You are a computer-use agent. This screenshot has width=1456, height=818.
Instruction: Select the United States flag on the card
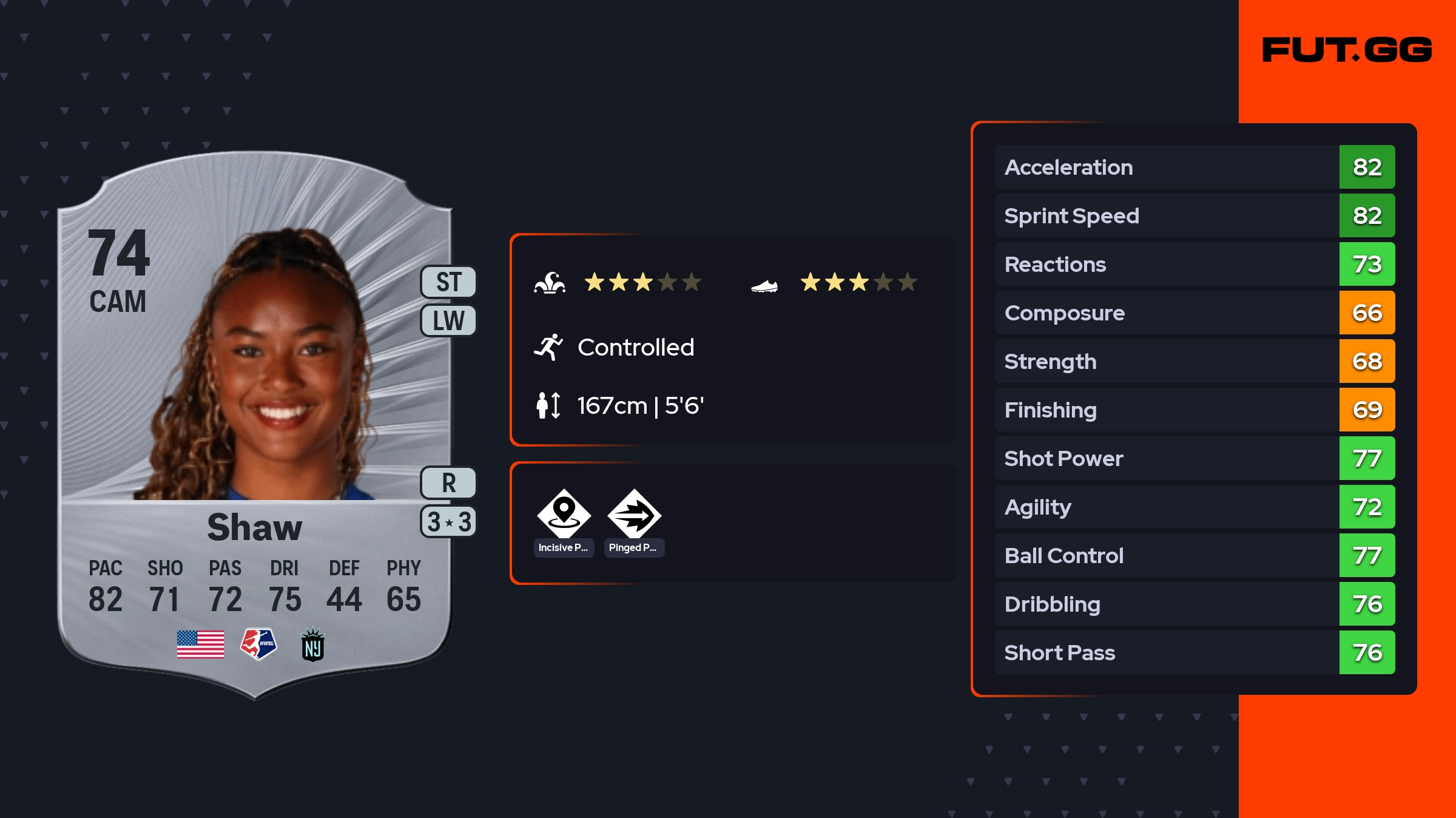tap(200, 644)
